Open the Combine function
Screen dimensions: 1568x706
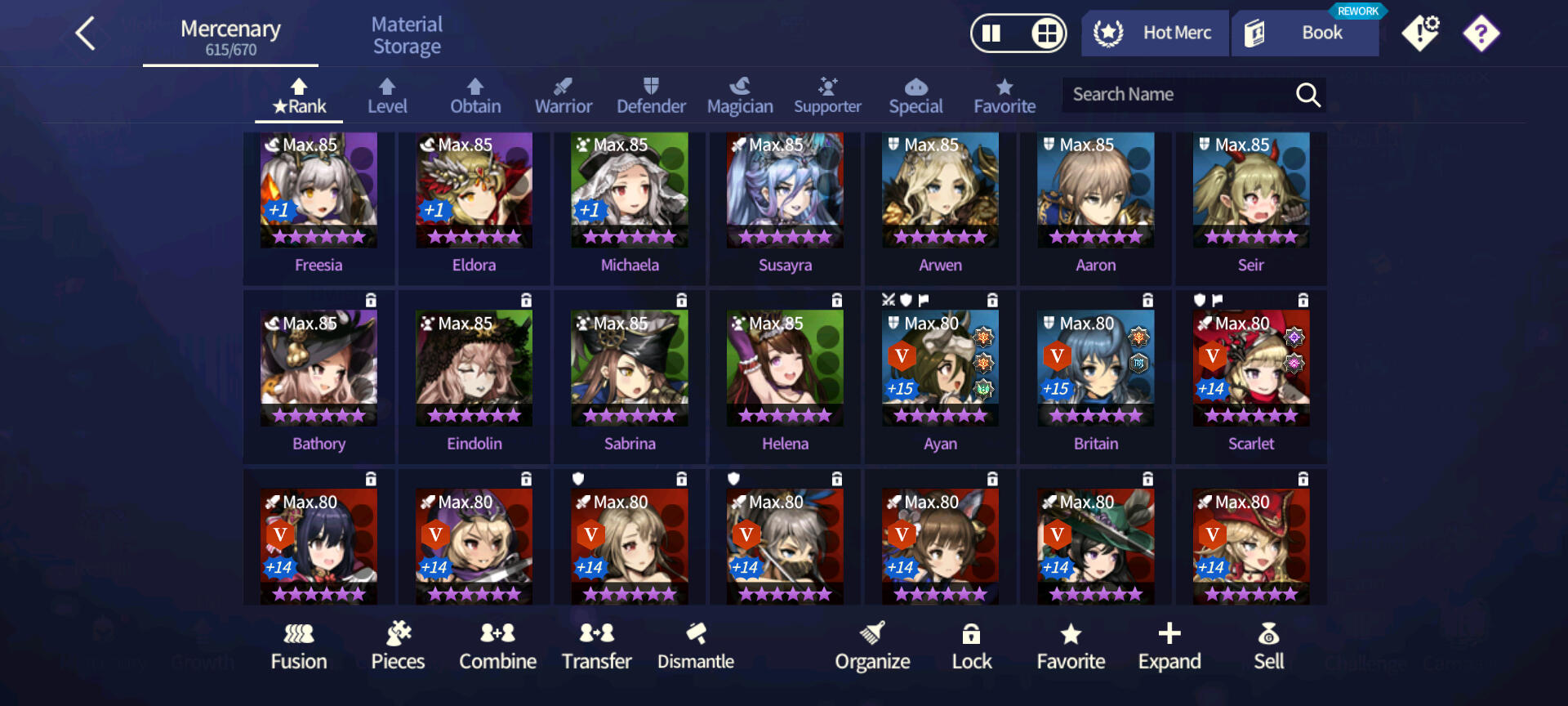497,646
